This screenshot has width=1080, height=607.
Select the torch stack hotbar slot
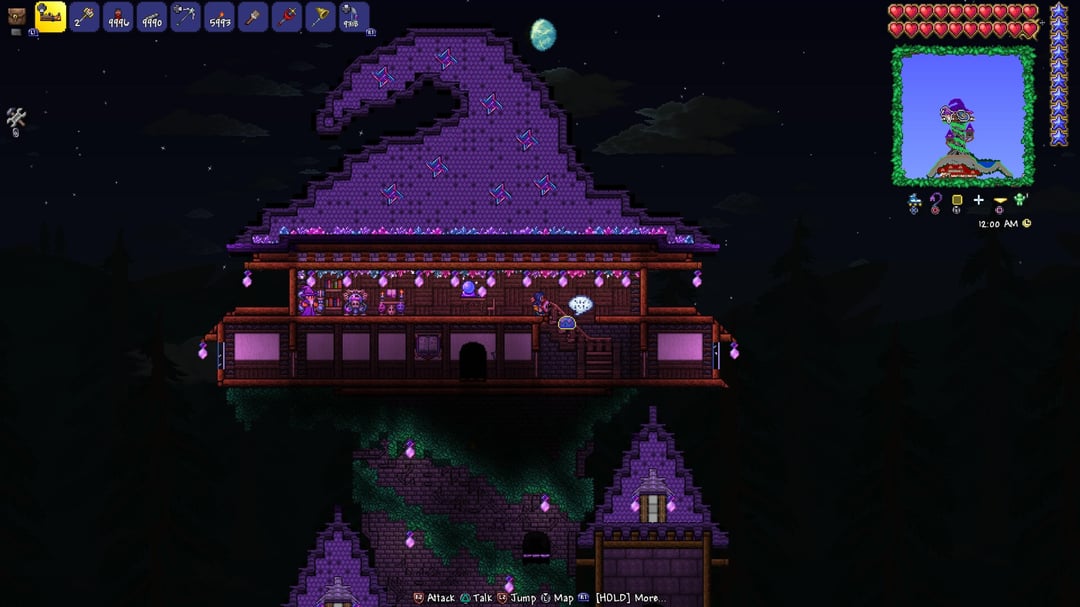point(219,17)
